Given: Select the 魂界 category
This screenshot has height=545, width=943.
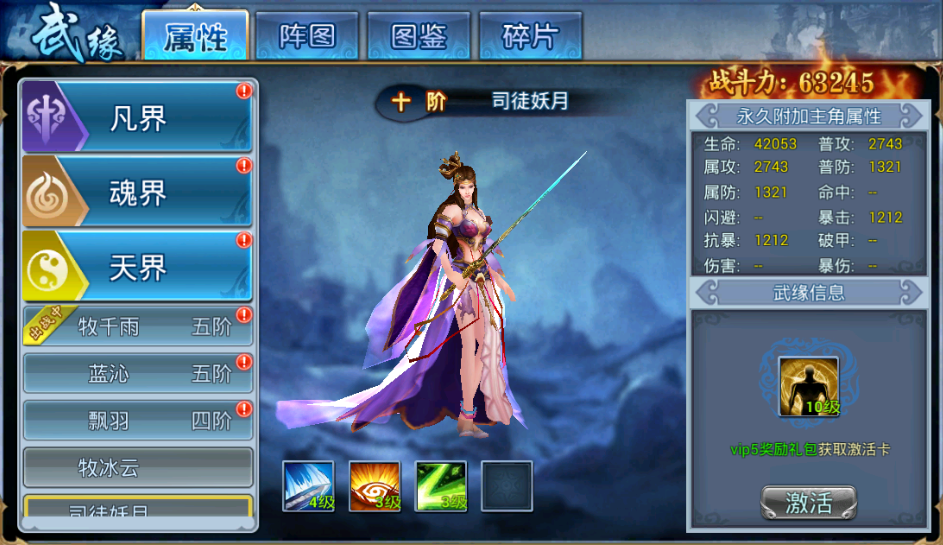Looking at the screenshot, I should tap(138, 192).
